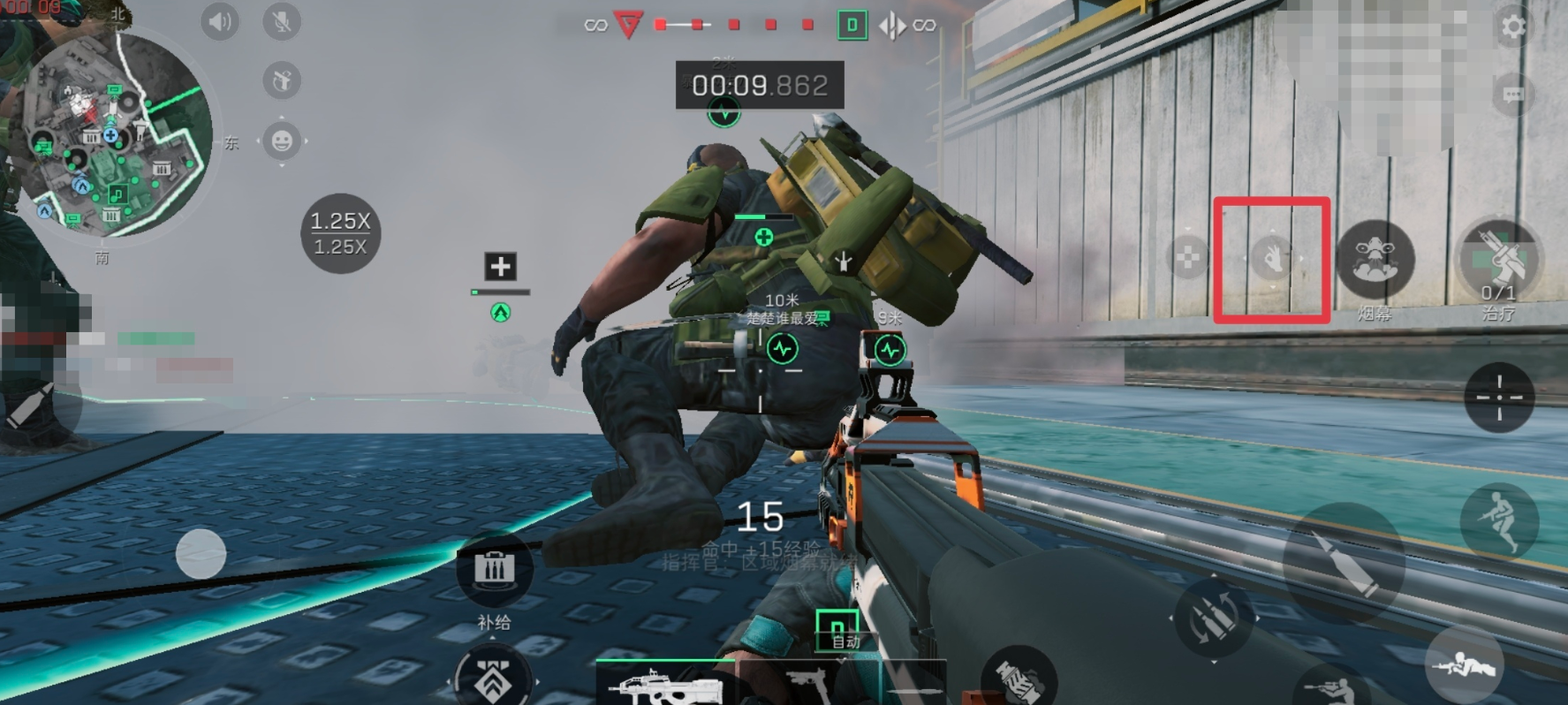Select the primary PDW weapon slot
1568x705 pixels.
click(665, 684)
